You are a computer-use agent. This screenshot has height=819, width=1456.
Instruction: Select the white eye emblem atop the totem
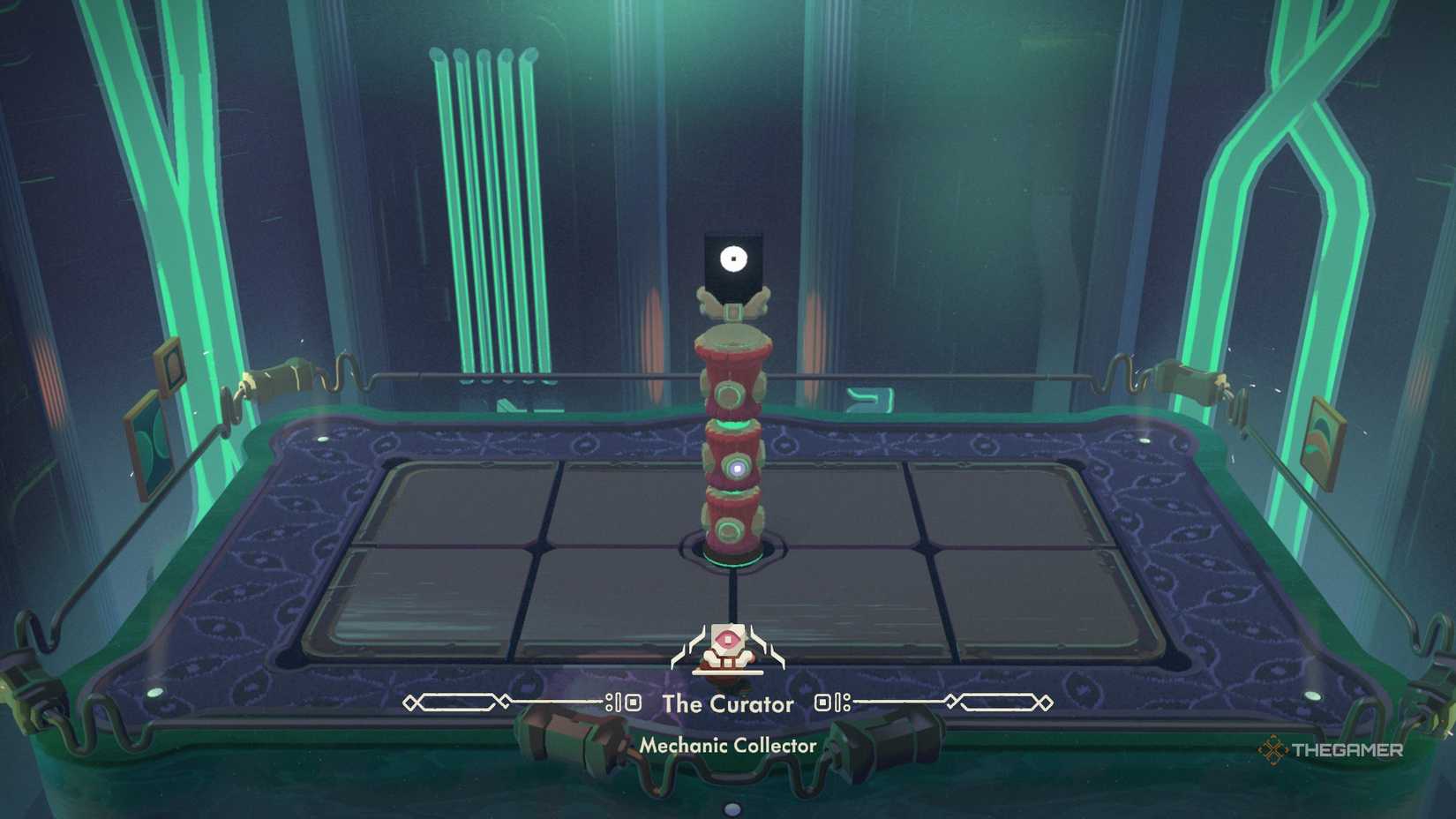732,258
